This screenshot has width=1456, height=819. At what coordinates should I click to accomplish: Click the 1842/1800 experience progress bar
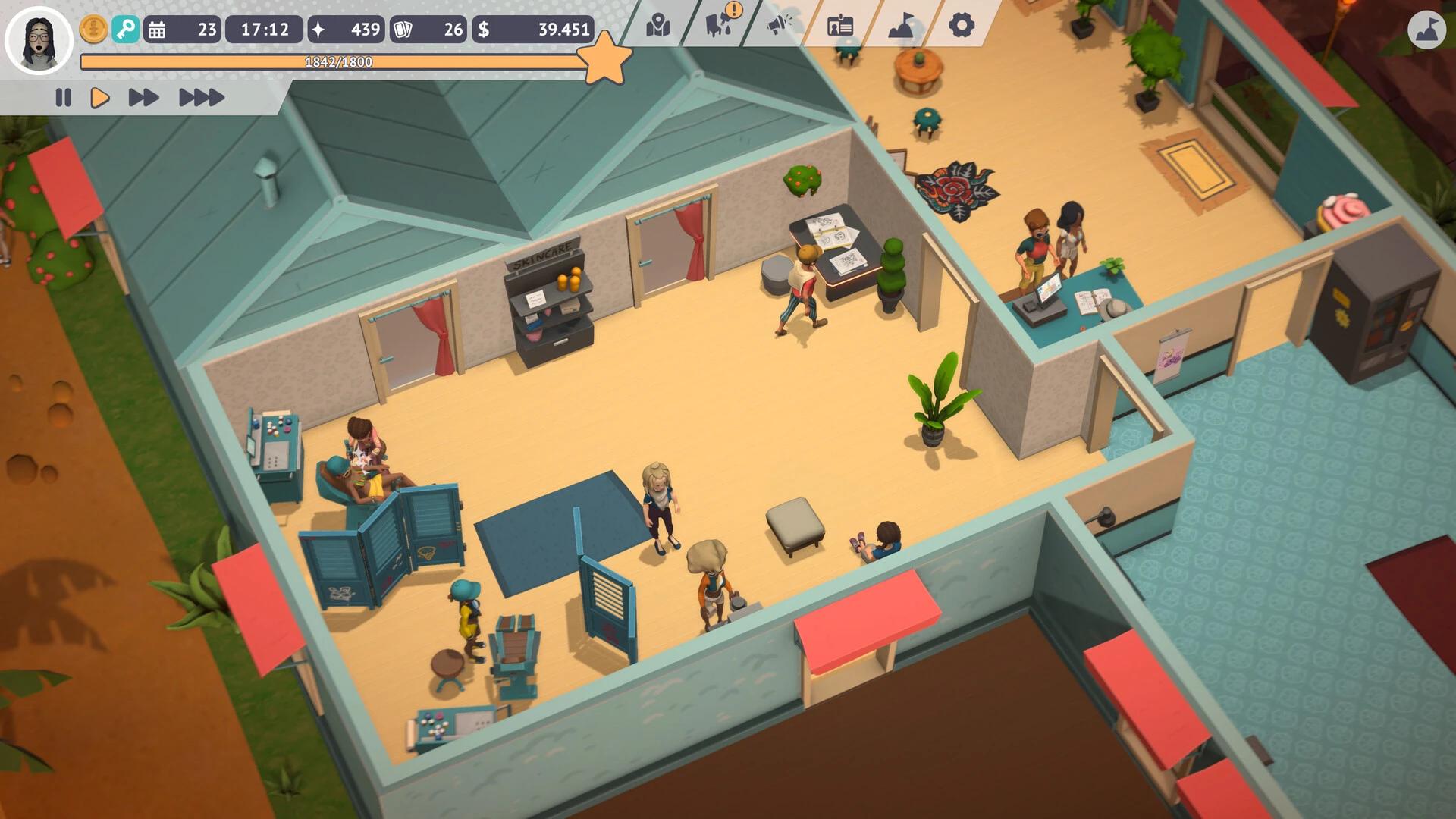coord(336,62)
